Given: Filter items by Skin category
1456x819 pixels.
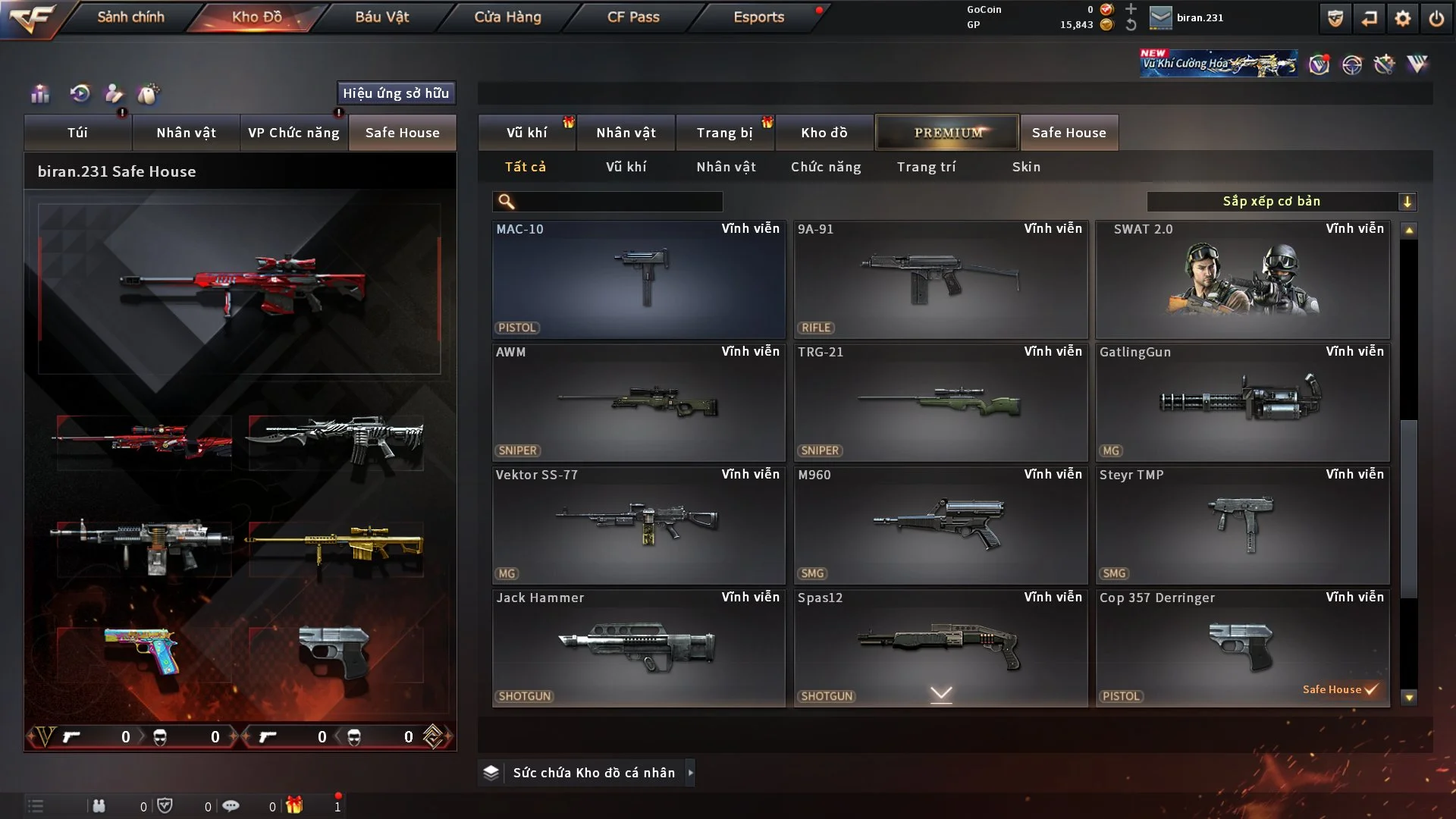Looking at the screenshot, I should (1026, 167).
